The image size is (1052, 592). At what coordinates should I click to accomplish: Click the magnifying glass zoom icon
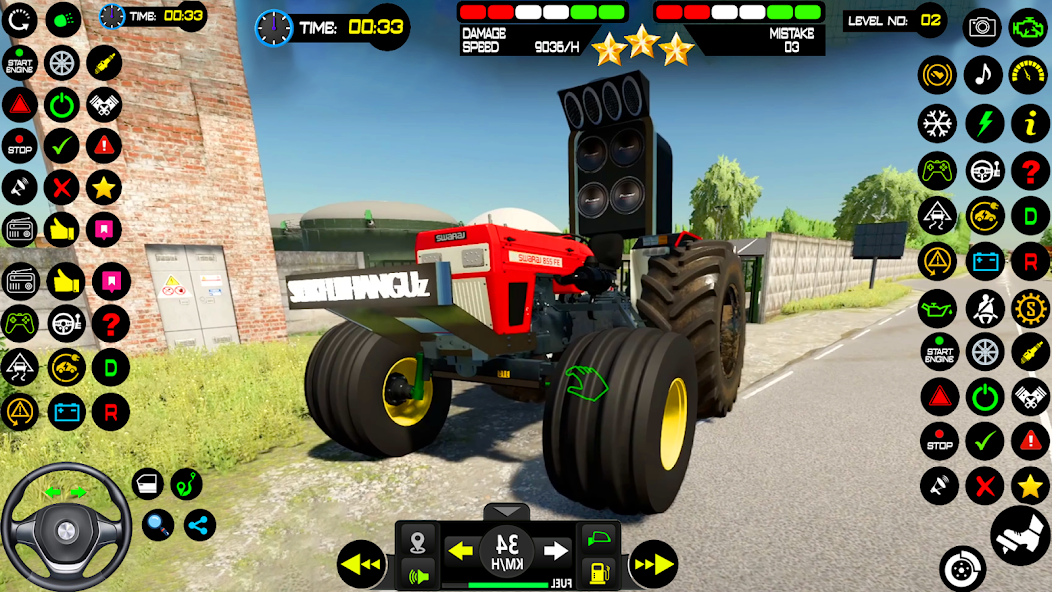click(158, 524)
